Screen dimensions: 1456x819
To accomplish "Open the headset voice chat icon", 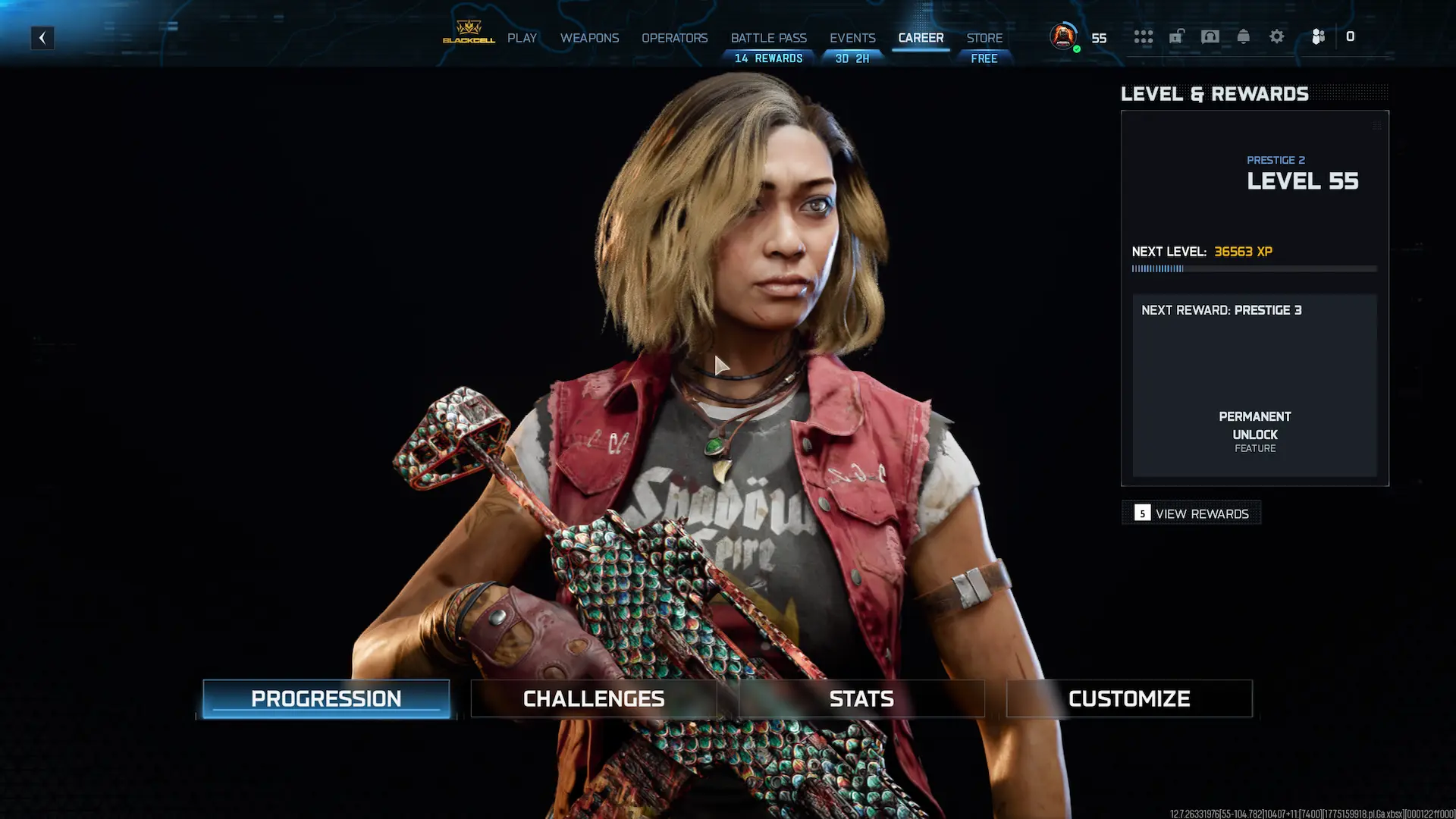I will pos(1210,36).
